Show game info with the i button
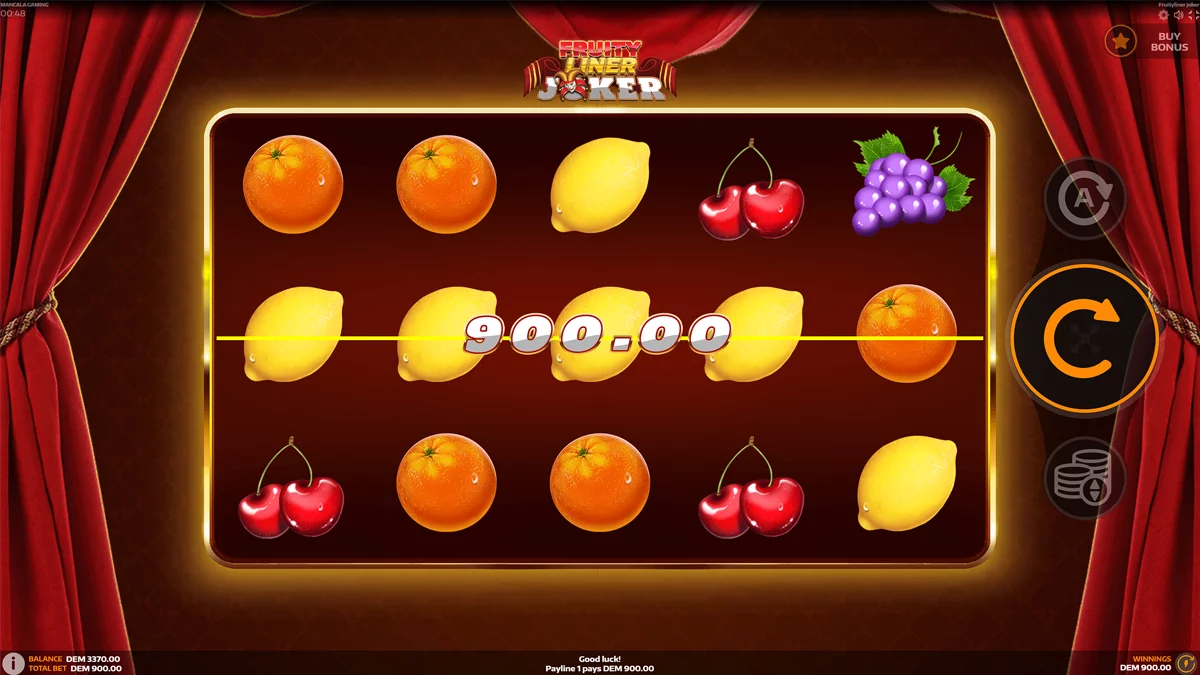 coord(13,663)
